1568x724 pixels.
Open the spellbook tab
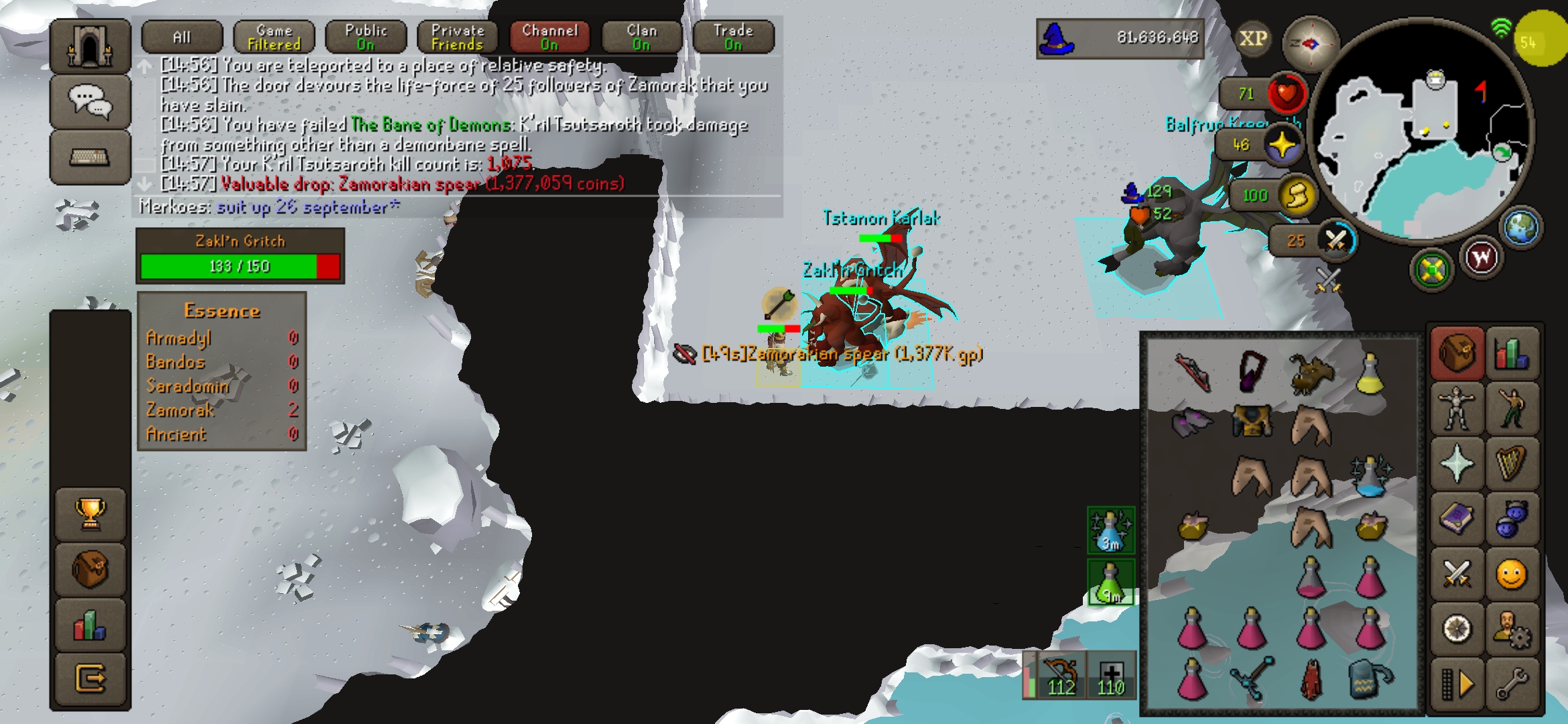1456,520
